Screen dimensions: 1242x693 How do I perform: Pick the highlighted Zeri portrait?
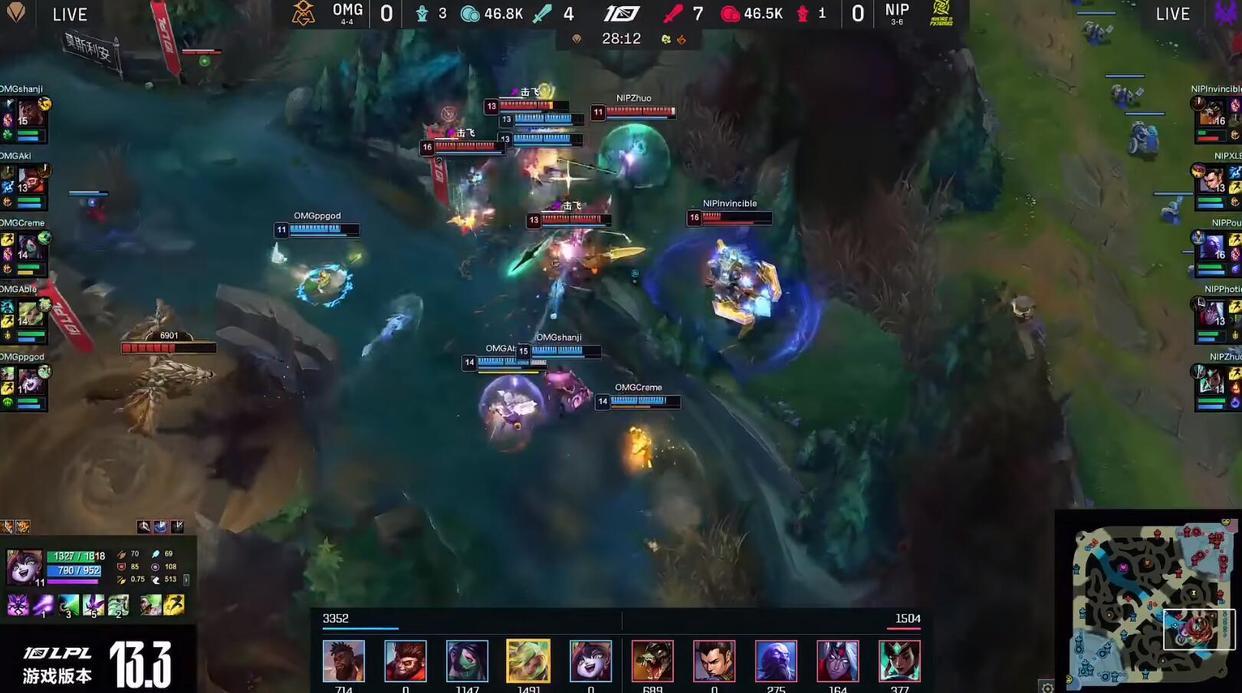tap(528, 661)
